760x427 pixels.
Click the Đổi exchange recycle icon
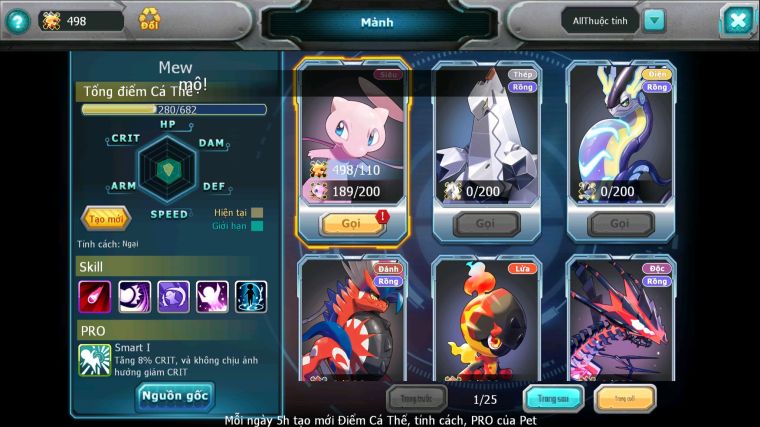pos(149,19)
